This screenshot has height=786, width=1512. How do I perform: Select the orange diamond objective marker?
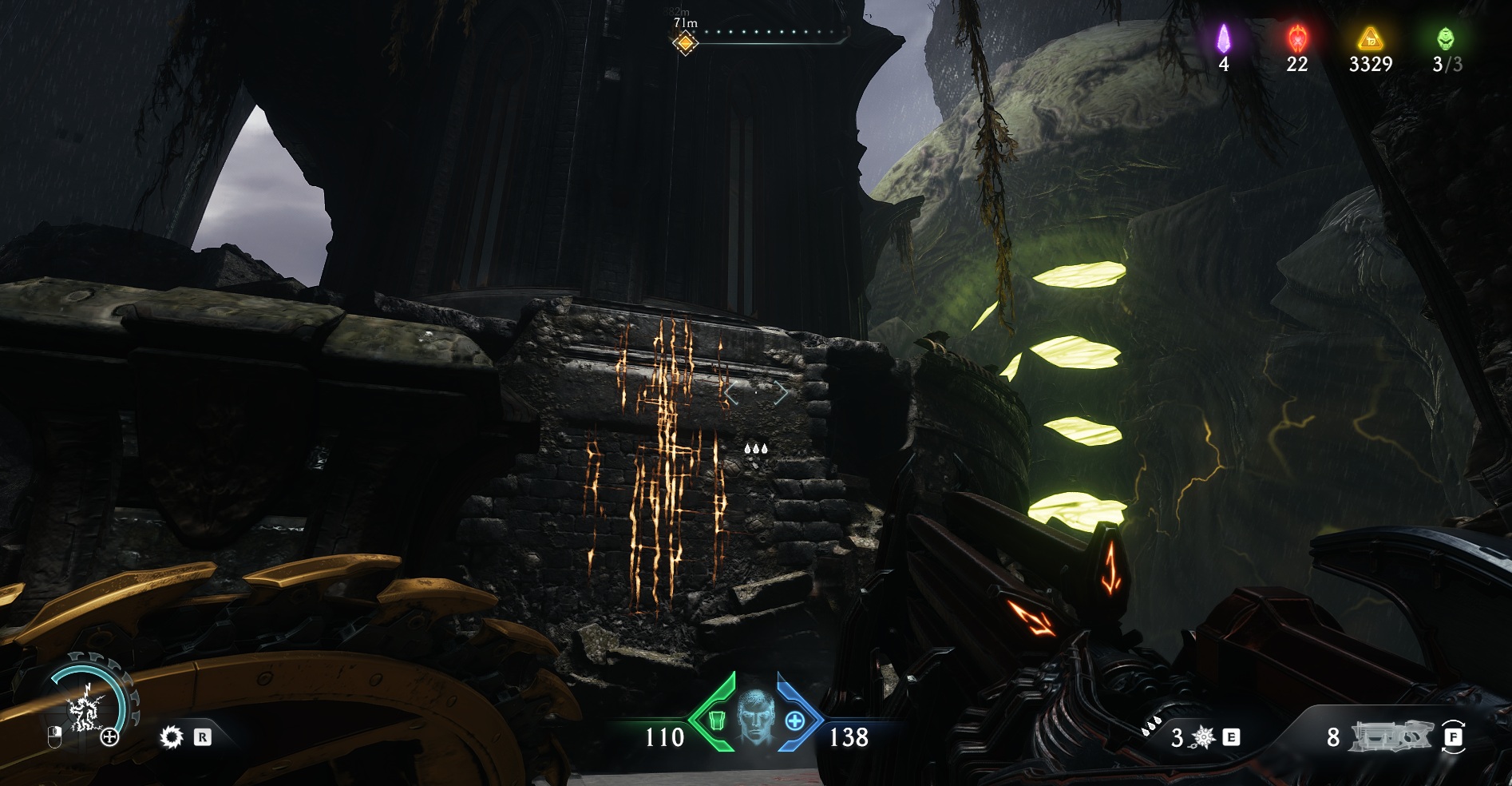684,42
